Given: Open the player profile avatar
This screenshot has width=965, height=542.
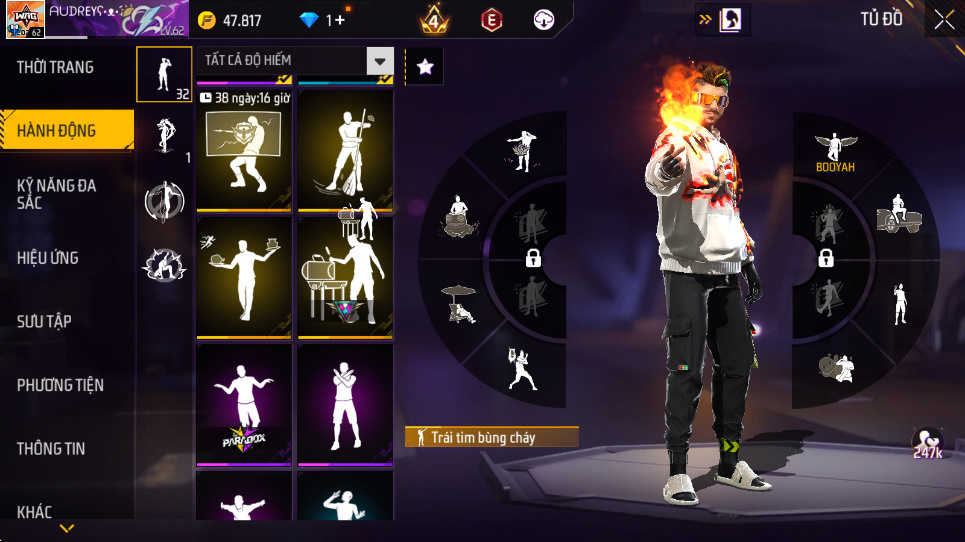Looking at the screenshot, I should click(x=24, y=19).
